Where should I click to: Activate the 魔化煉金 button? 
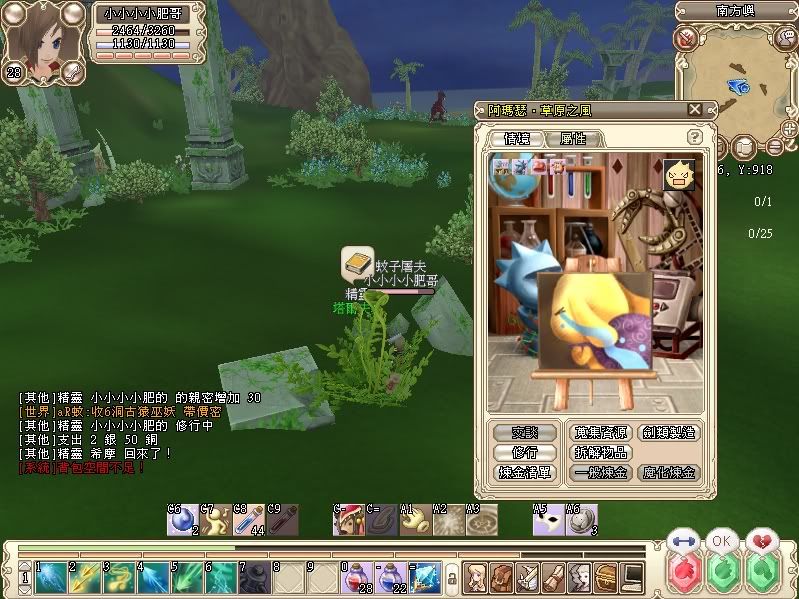[669, 473]
